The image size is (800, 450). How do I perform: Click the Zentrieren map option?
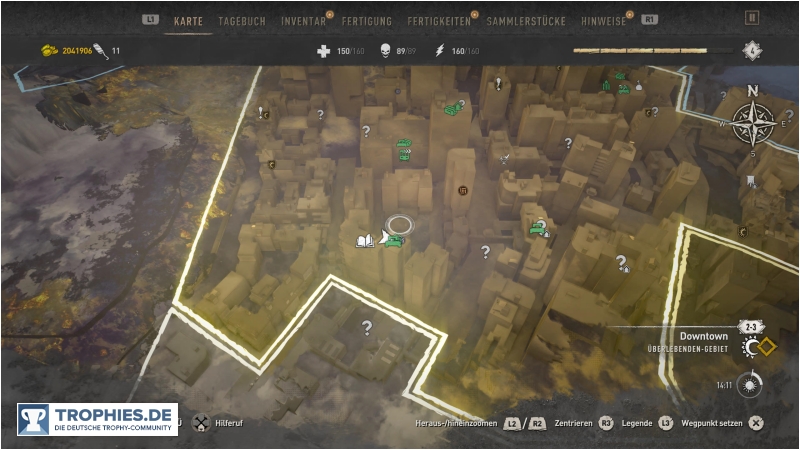[573, 423]
